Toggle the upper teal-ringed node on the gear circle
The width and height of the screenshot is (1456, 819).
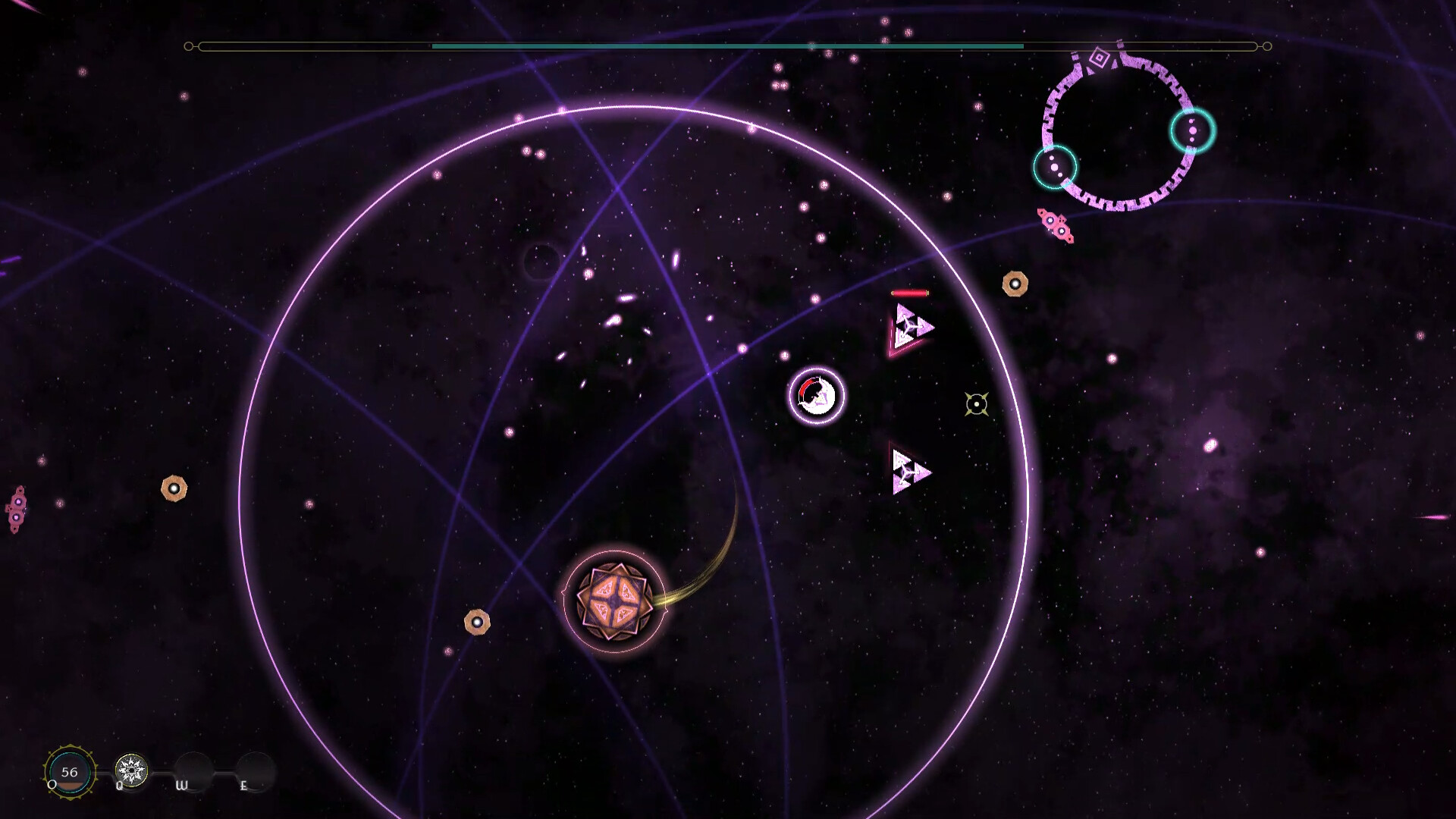1194,130
